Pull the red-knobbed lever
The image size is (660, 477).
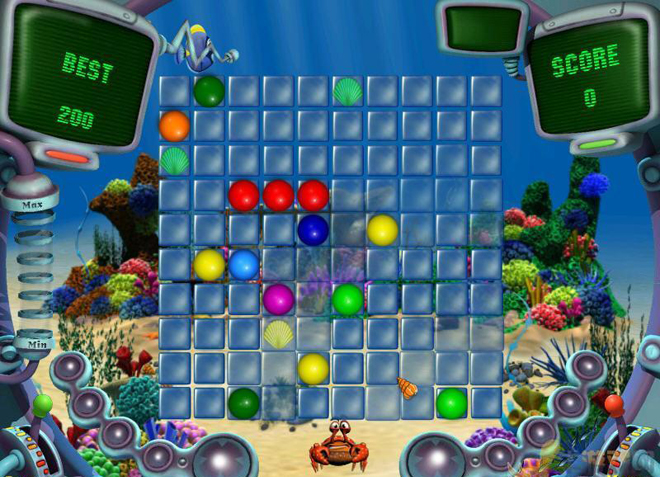tap(613, 405)
